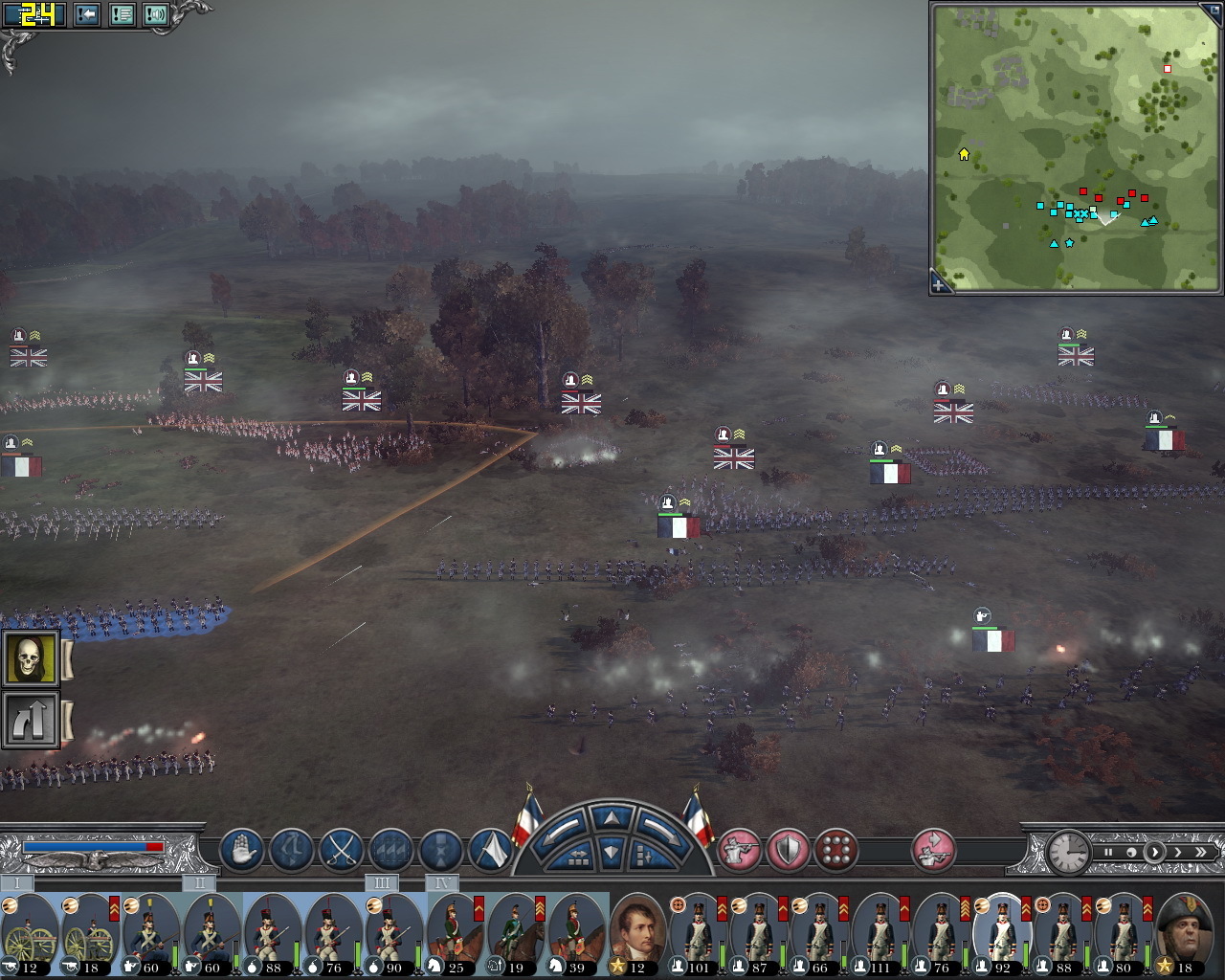Expand the minimap with the plus button

(940, 283)
